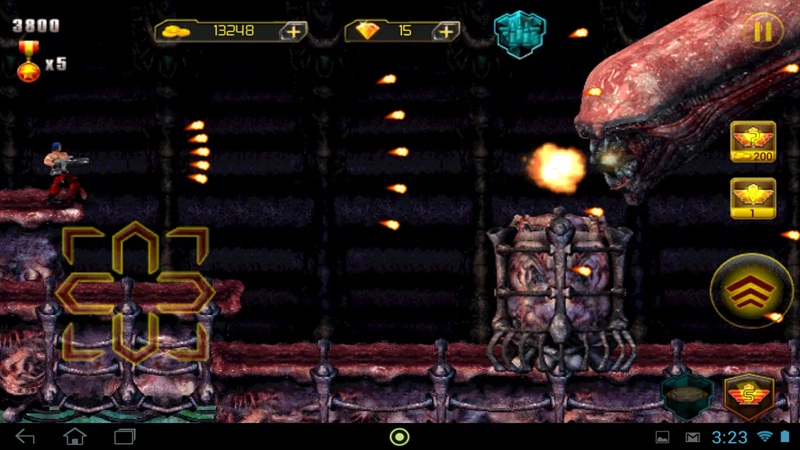800x450 pixels.
Task: Open the cyan hexagon cube icon
Action: click(519, 32)
